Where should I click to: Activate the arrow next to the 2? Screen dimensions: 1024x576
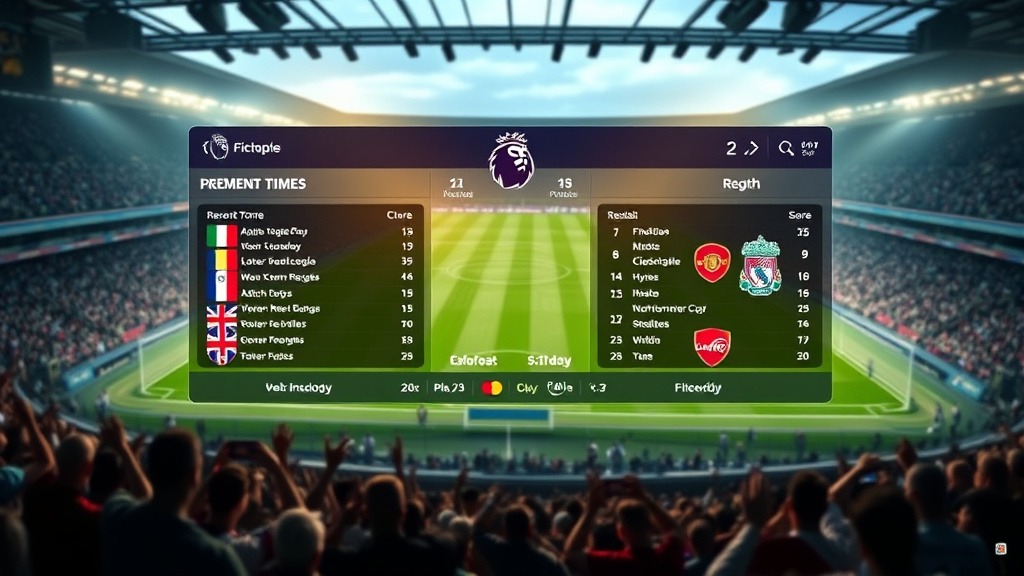coord(752,148)
